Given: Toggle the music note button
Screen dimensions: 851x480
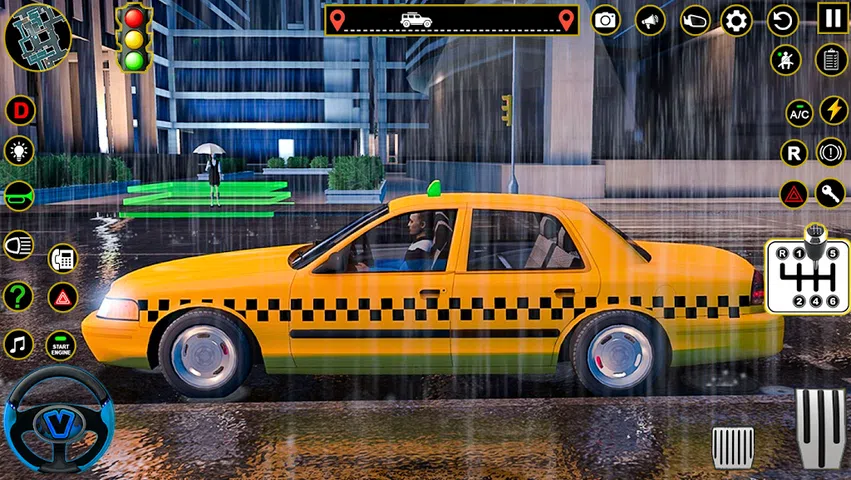Looking at the screenshot, I should (19, 345).
